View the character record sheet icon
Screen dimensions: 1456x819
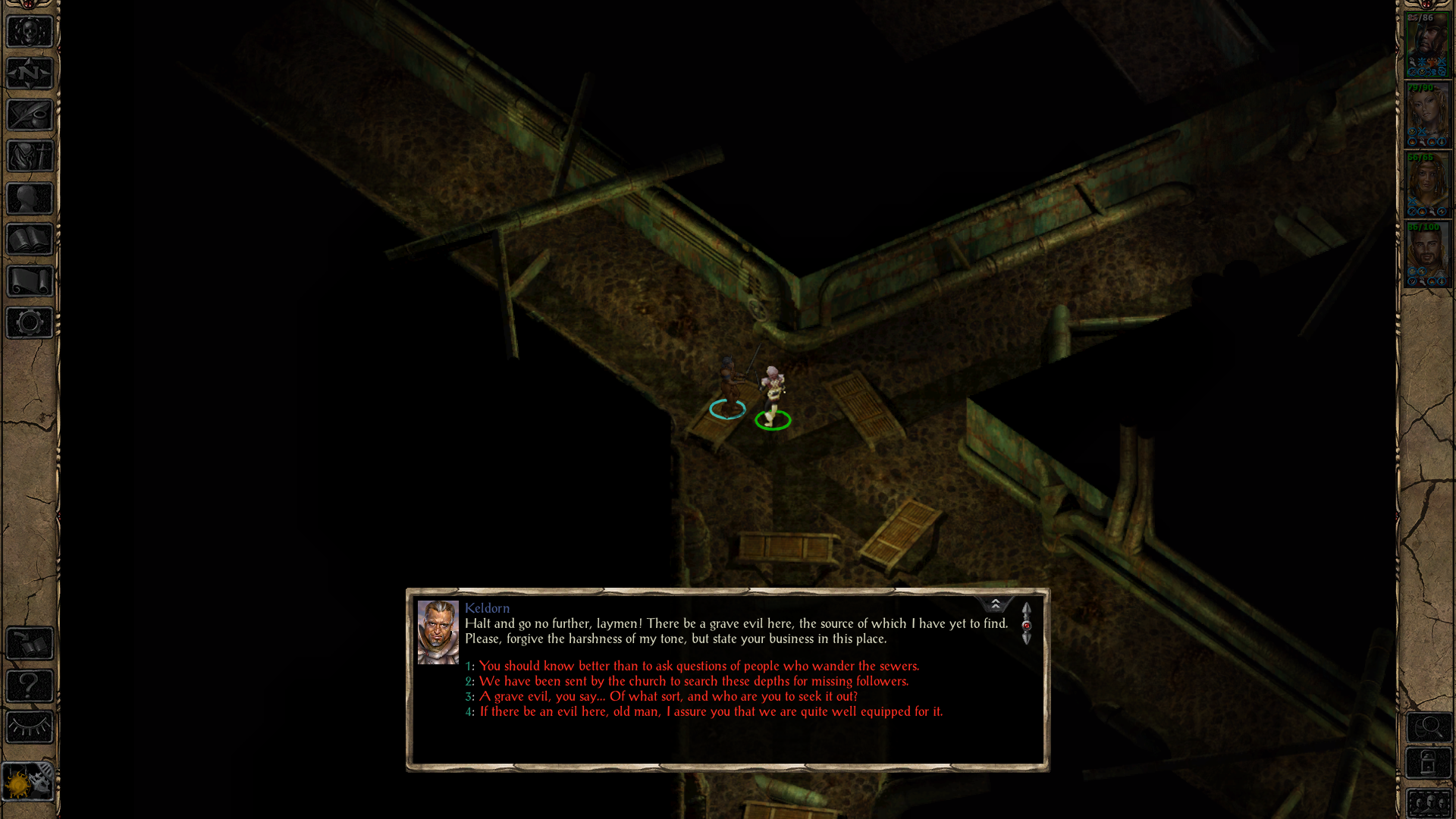click(x=29, y=198)
